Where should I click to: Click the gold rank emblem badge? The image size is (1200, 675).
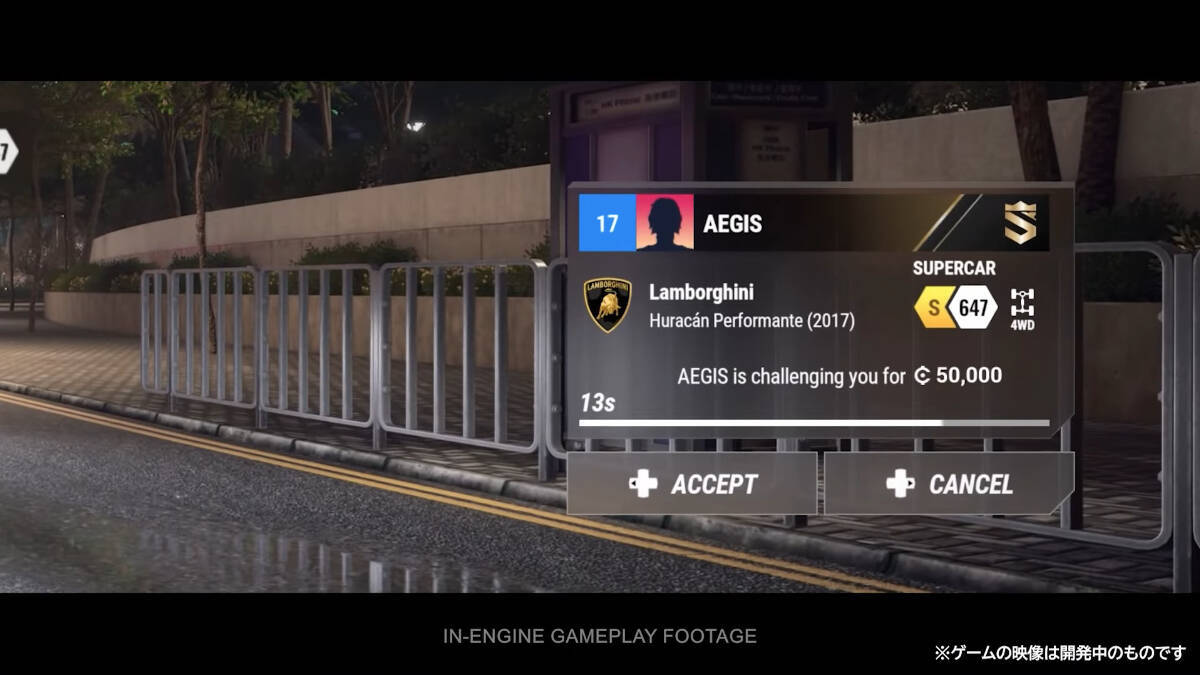(x=1021, y=222)
